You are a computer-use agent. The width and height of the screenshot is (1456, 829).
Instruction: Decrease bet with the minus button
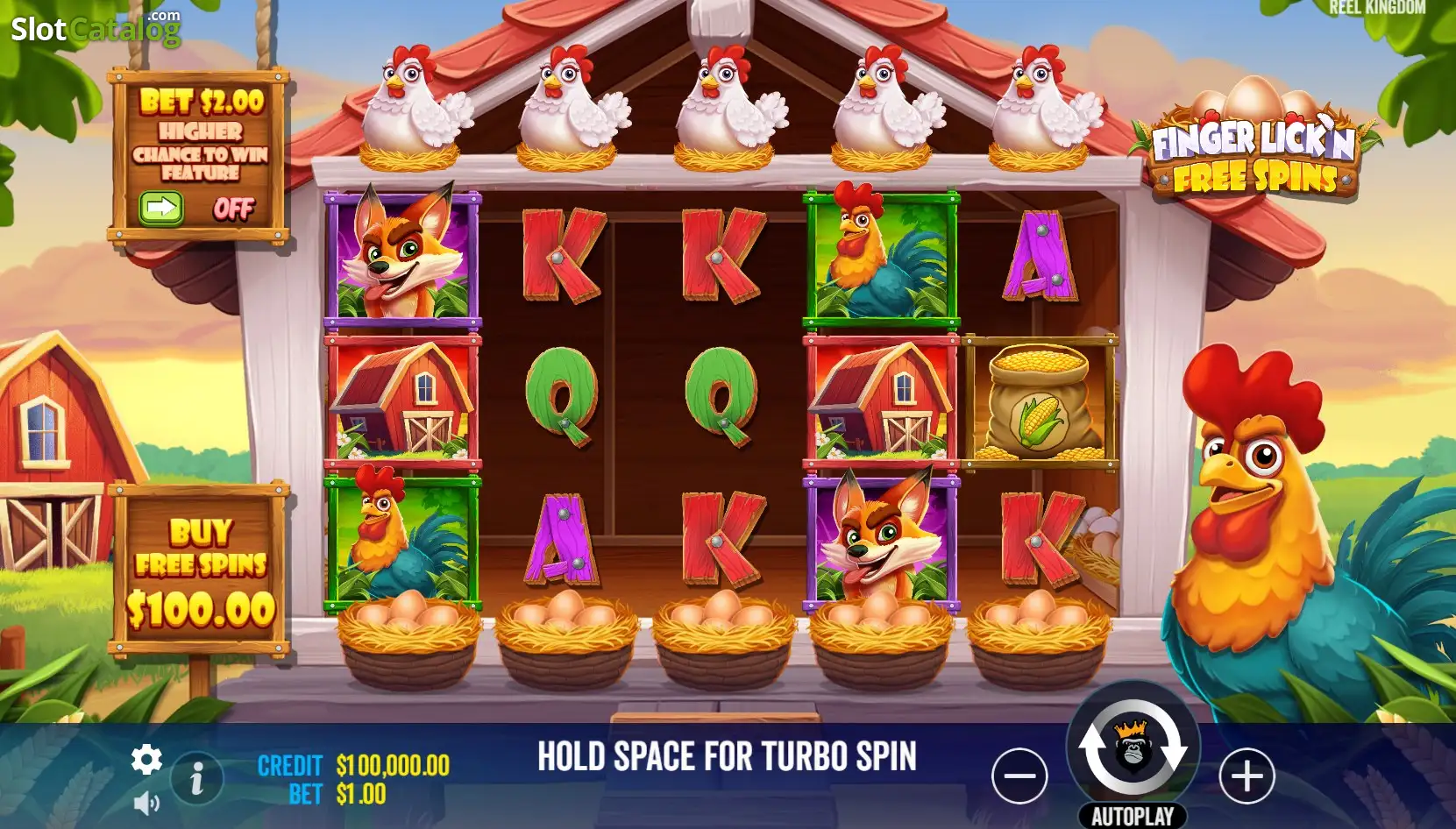tap(1019, 776)
